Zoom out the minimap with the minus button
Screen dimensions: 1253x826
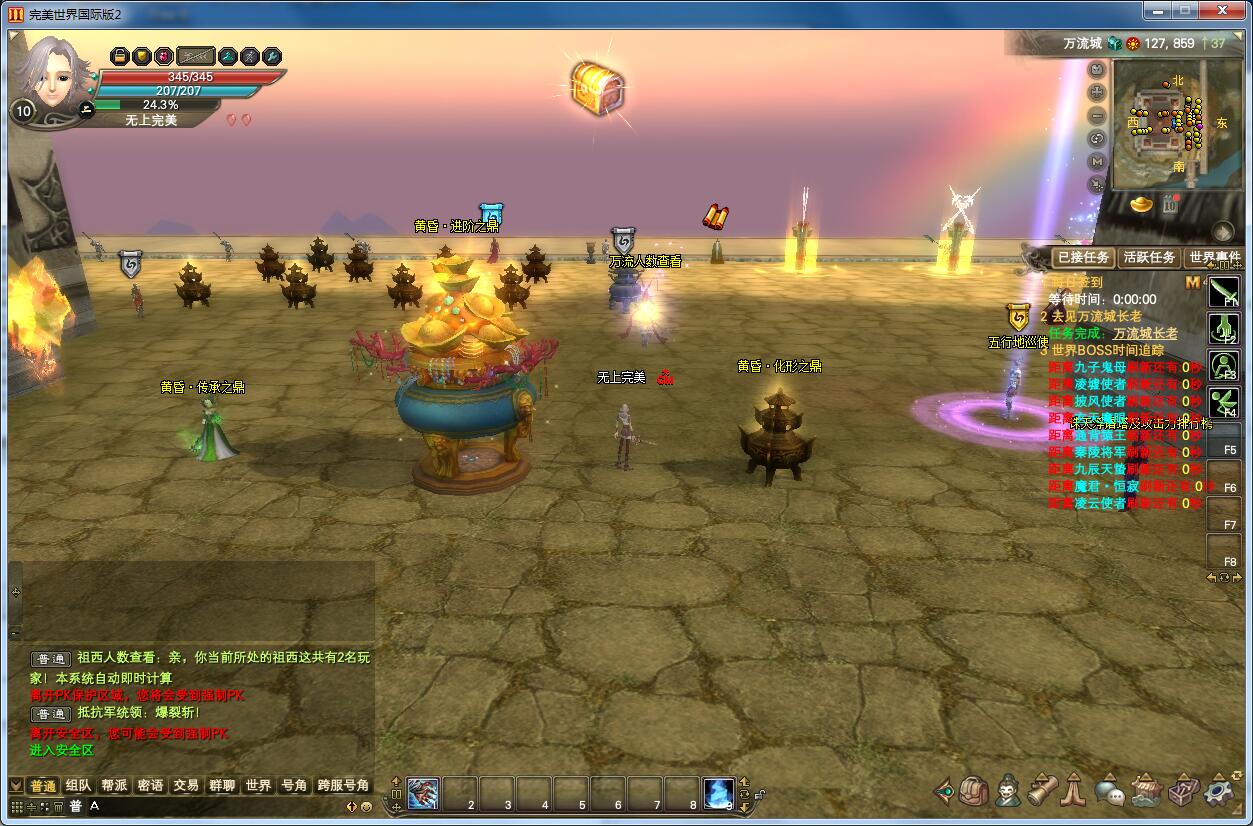[1097, 115]
